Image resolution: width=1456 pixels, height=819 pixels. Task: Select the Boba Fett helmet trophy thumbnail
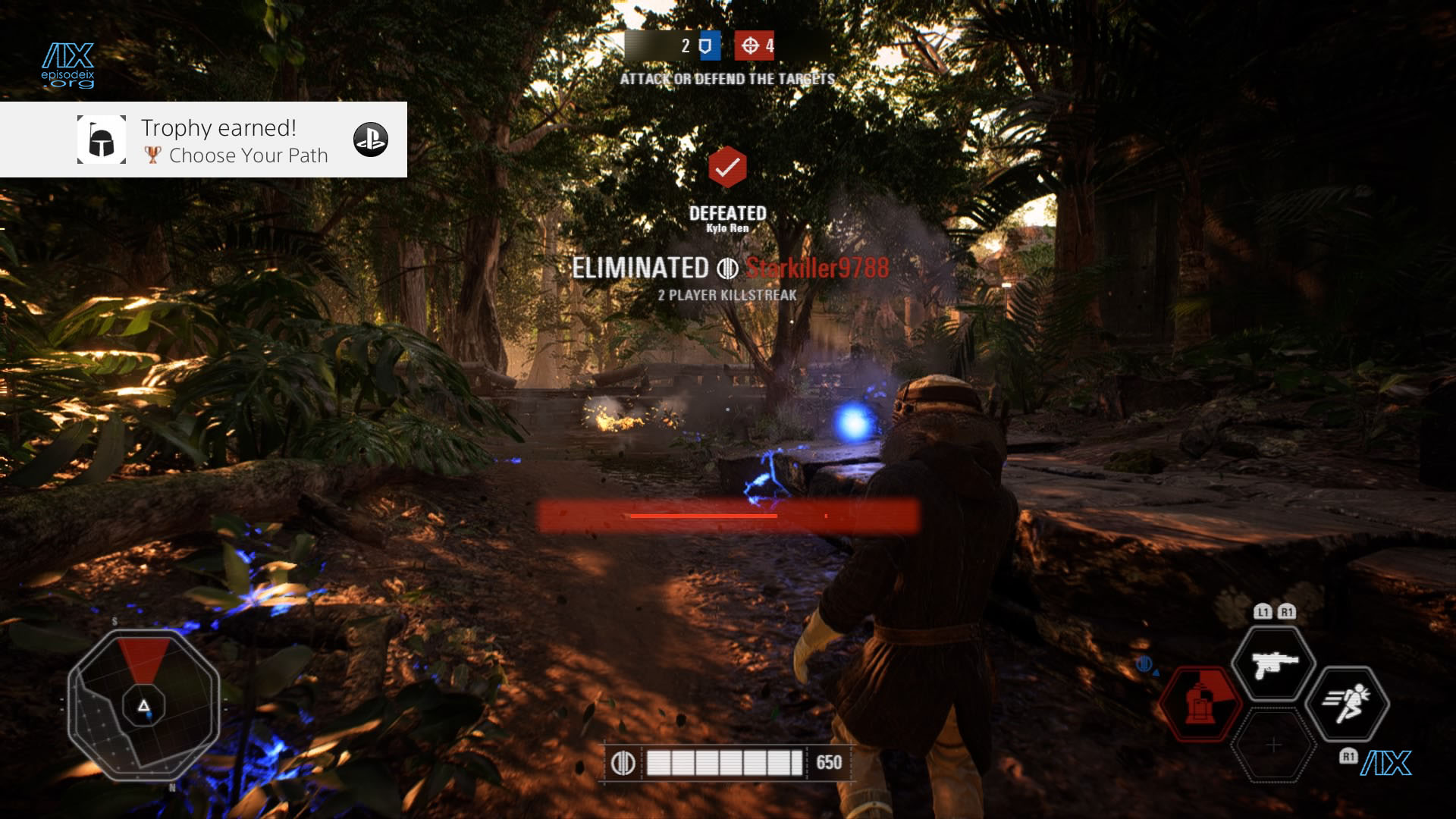(x=102, y=140)
